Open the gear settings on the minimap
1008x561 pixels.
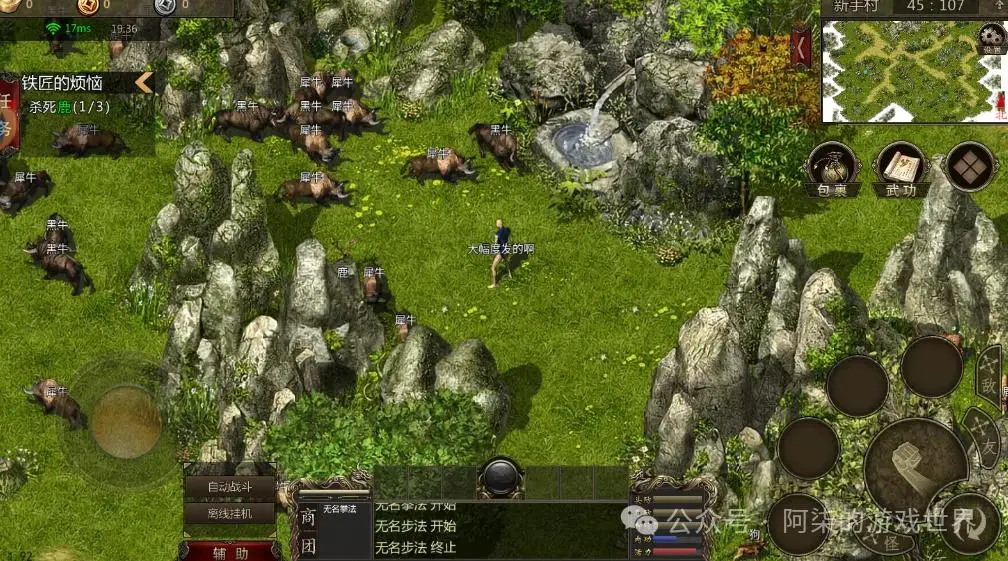tap(991, 37)
